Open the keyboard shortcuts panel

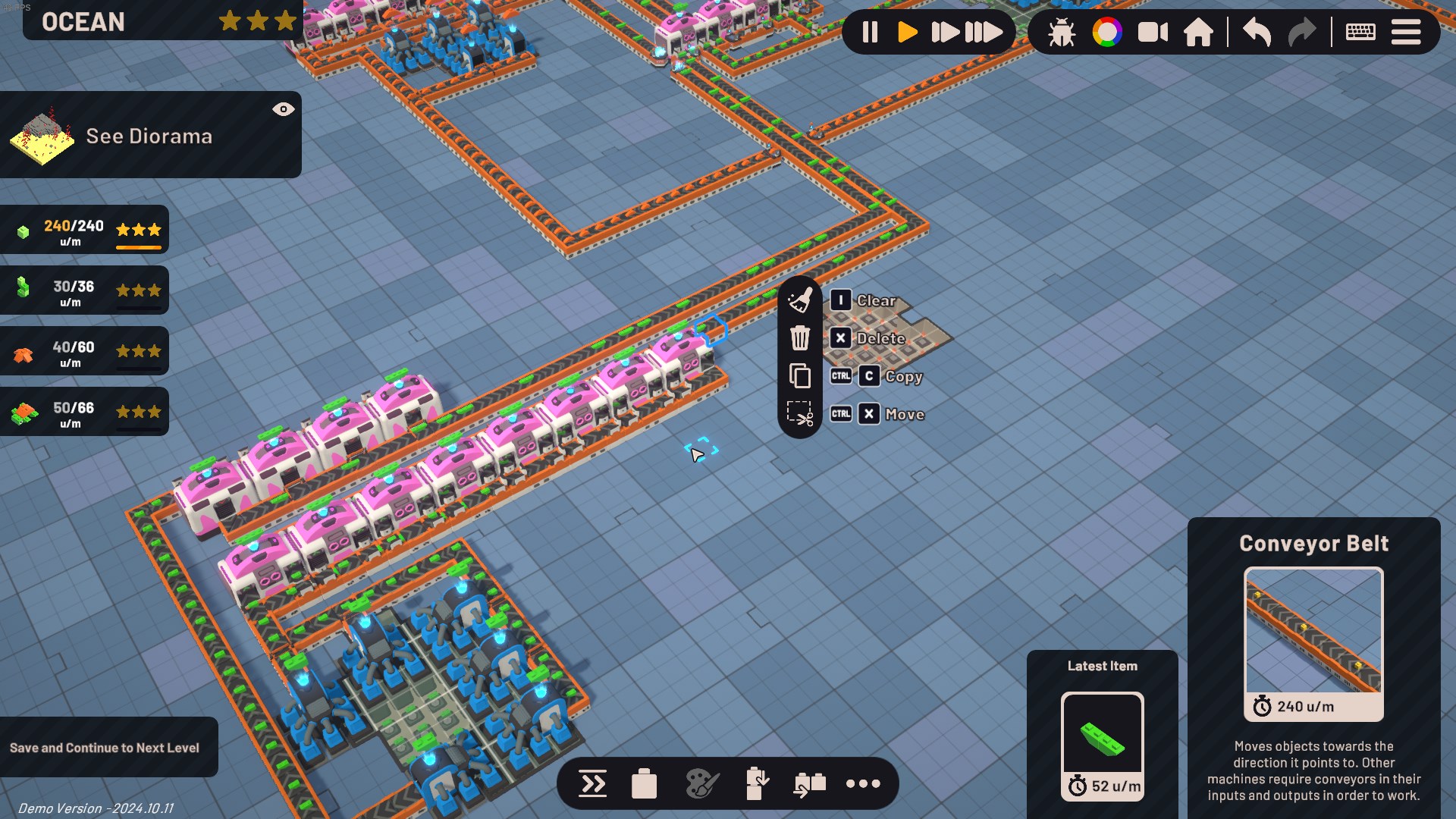click(1360, 32)
